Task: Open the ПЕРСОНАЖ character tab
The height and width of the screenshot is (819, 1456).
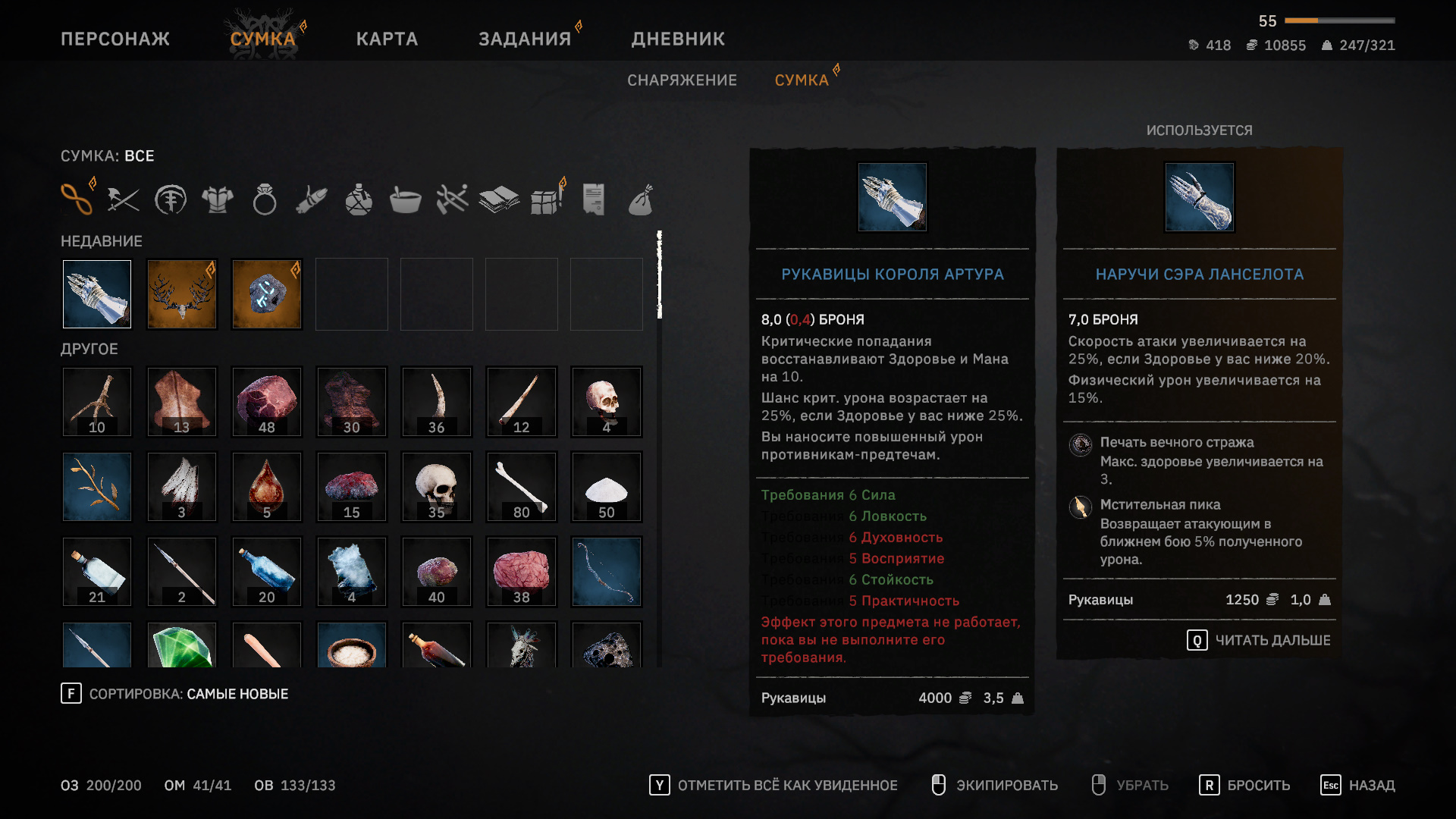Action: click(115, 39)
